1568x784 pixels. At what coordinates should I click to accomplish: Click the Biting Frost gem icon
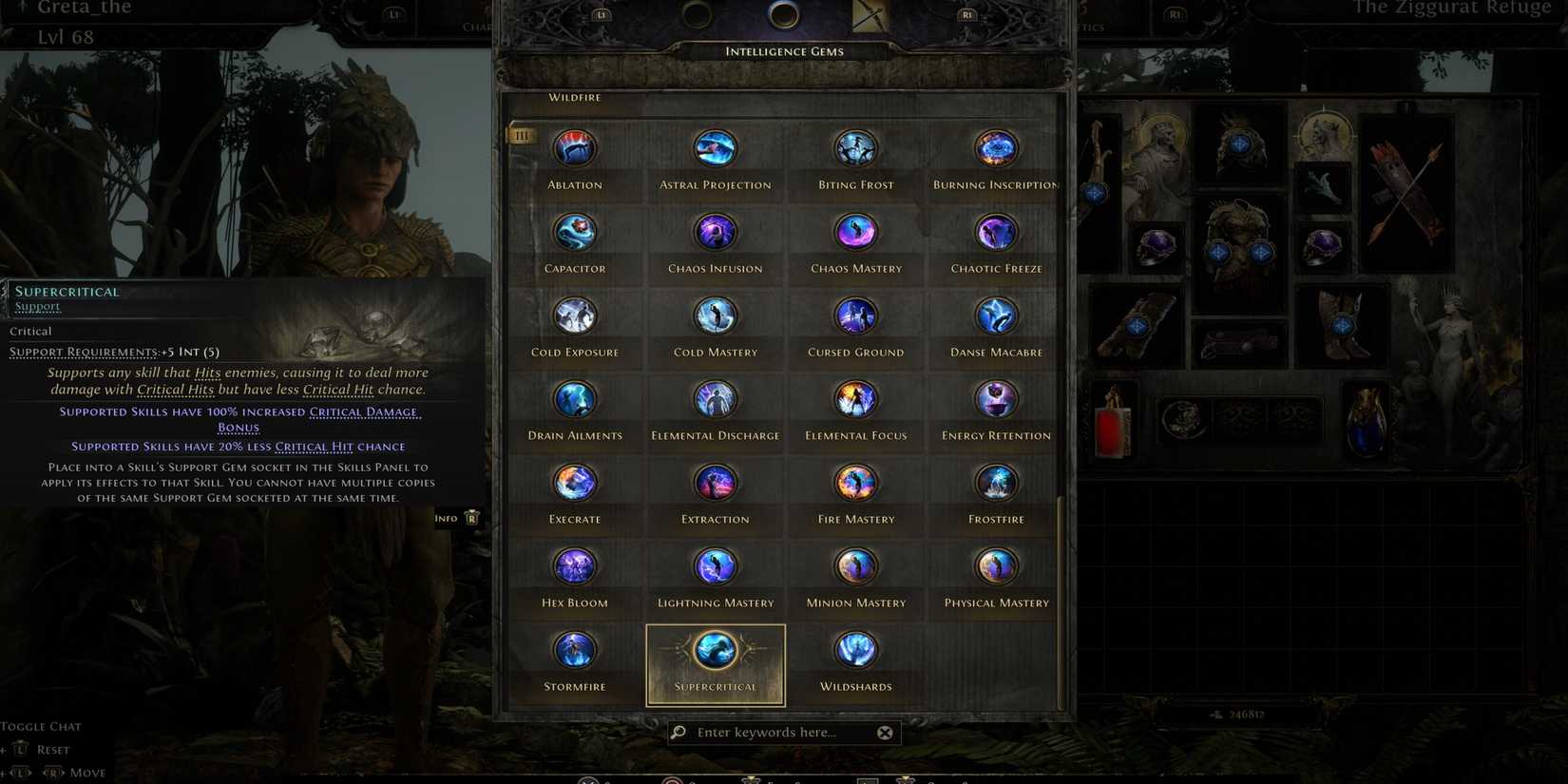pos(854,148)
